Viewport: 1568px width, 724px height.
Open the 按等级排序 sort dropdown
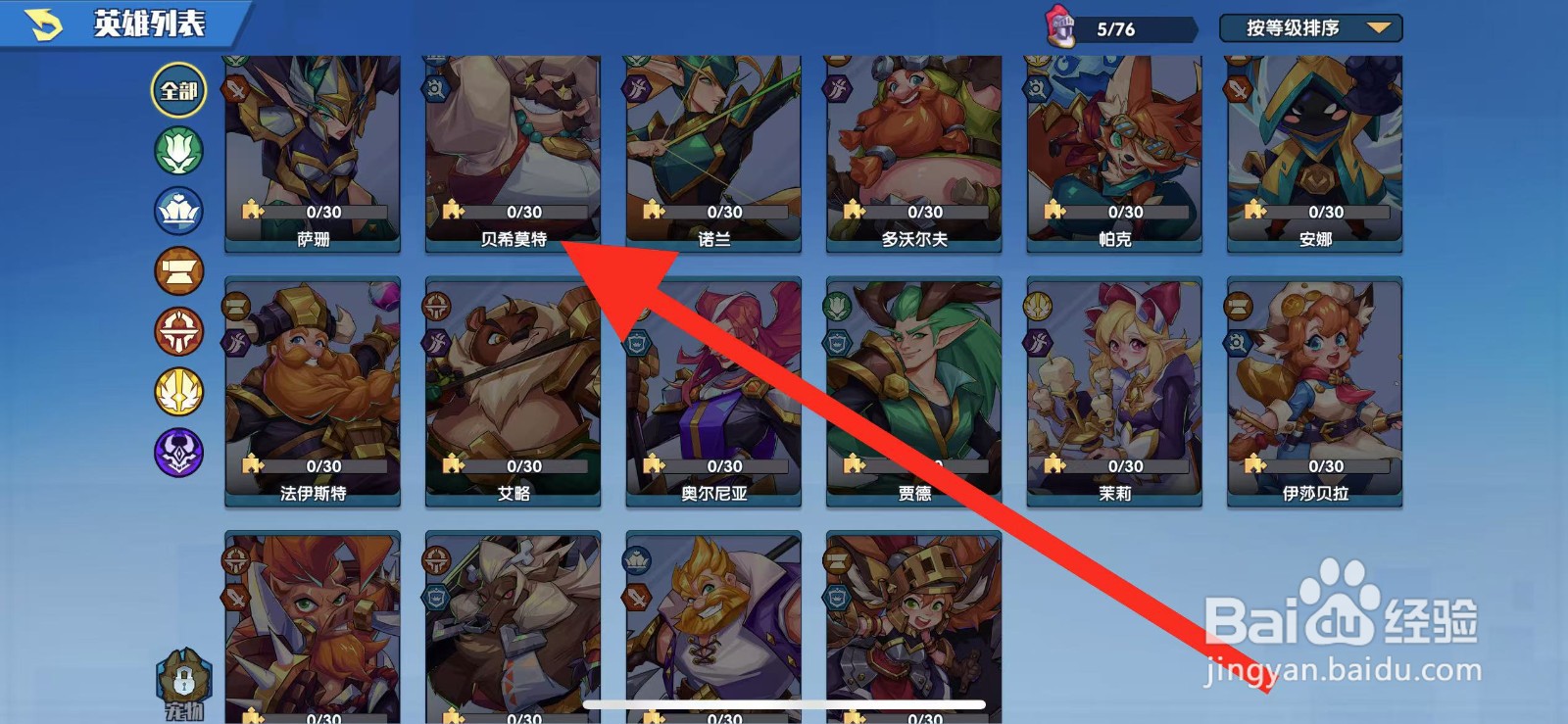[1294, 28]
